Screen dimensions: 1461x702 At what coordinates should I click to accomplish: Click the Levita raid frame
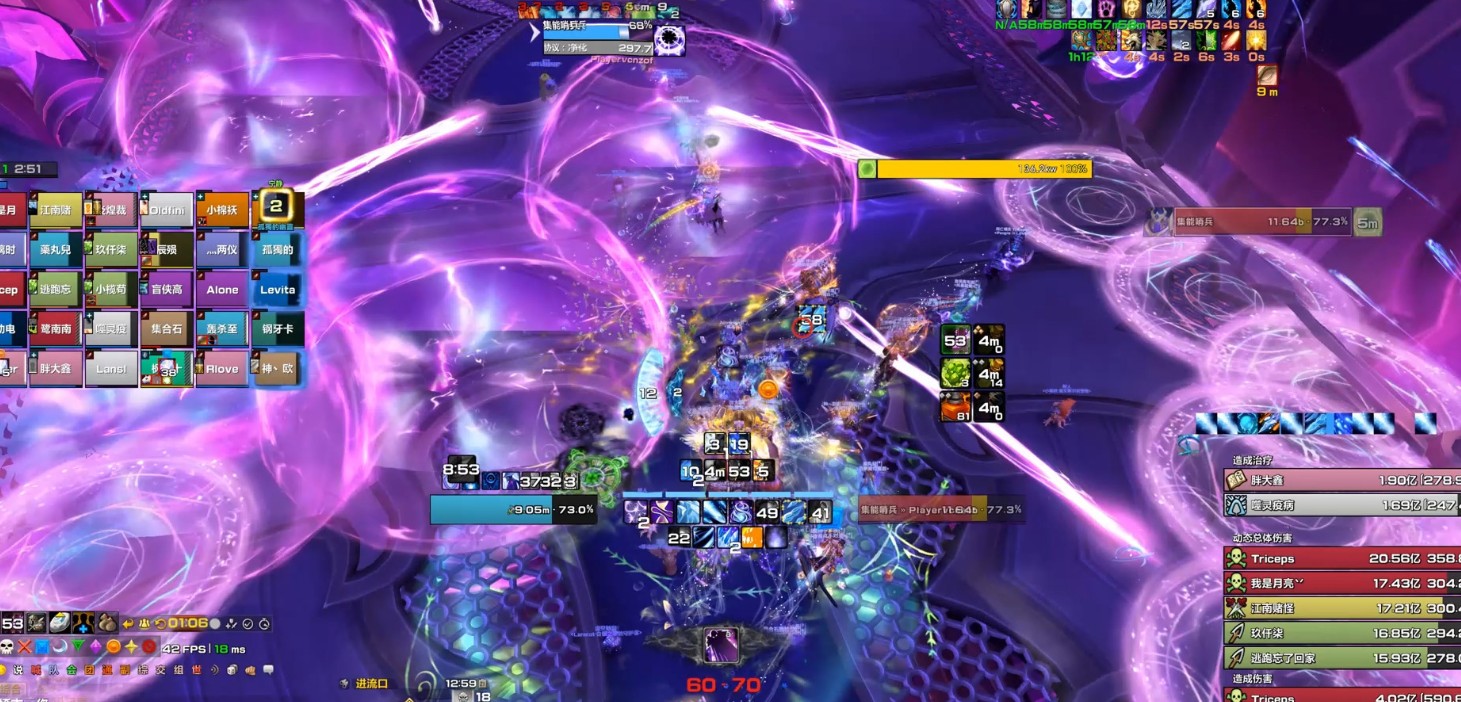click(277, 289)
